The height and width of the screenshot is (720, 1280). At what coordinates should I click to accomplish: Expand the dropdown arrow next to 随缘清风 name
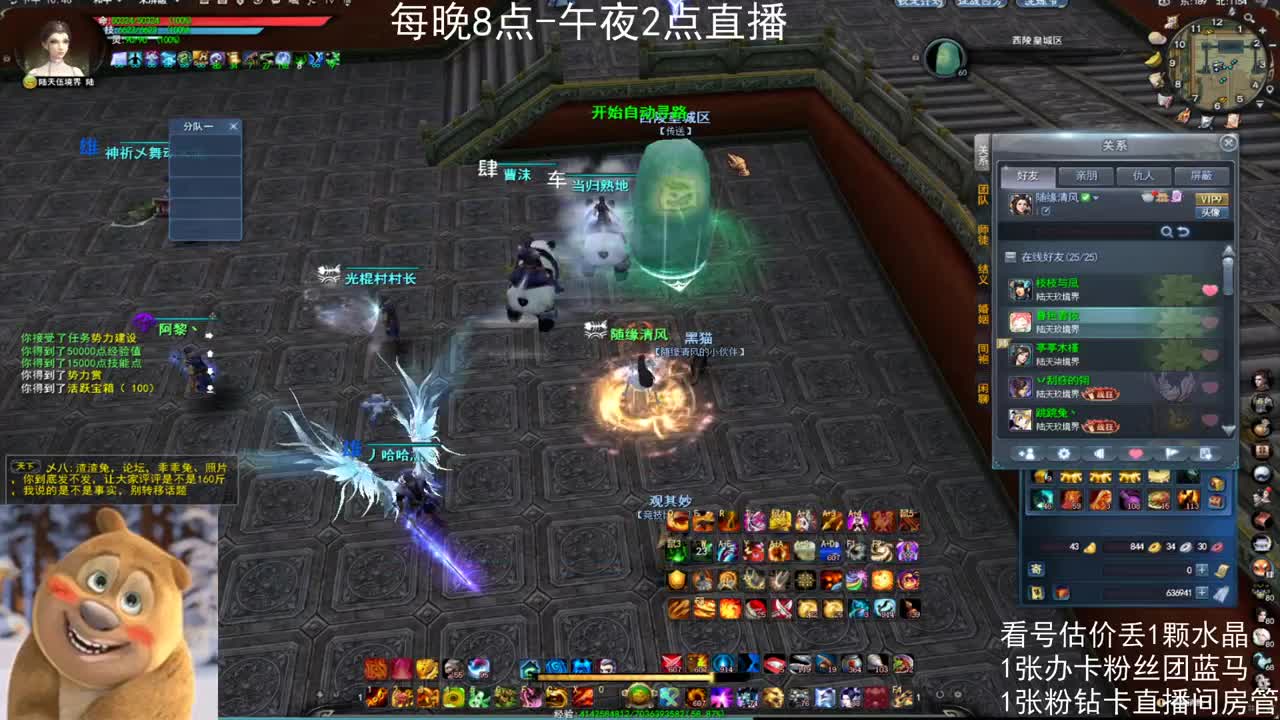point(1097,196)
